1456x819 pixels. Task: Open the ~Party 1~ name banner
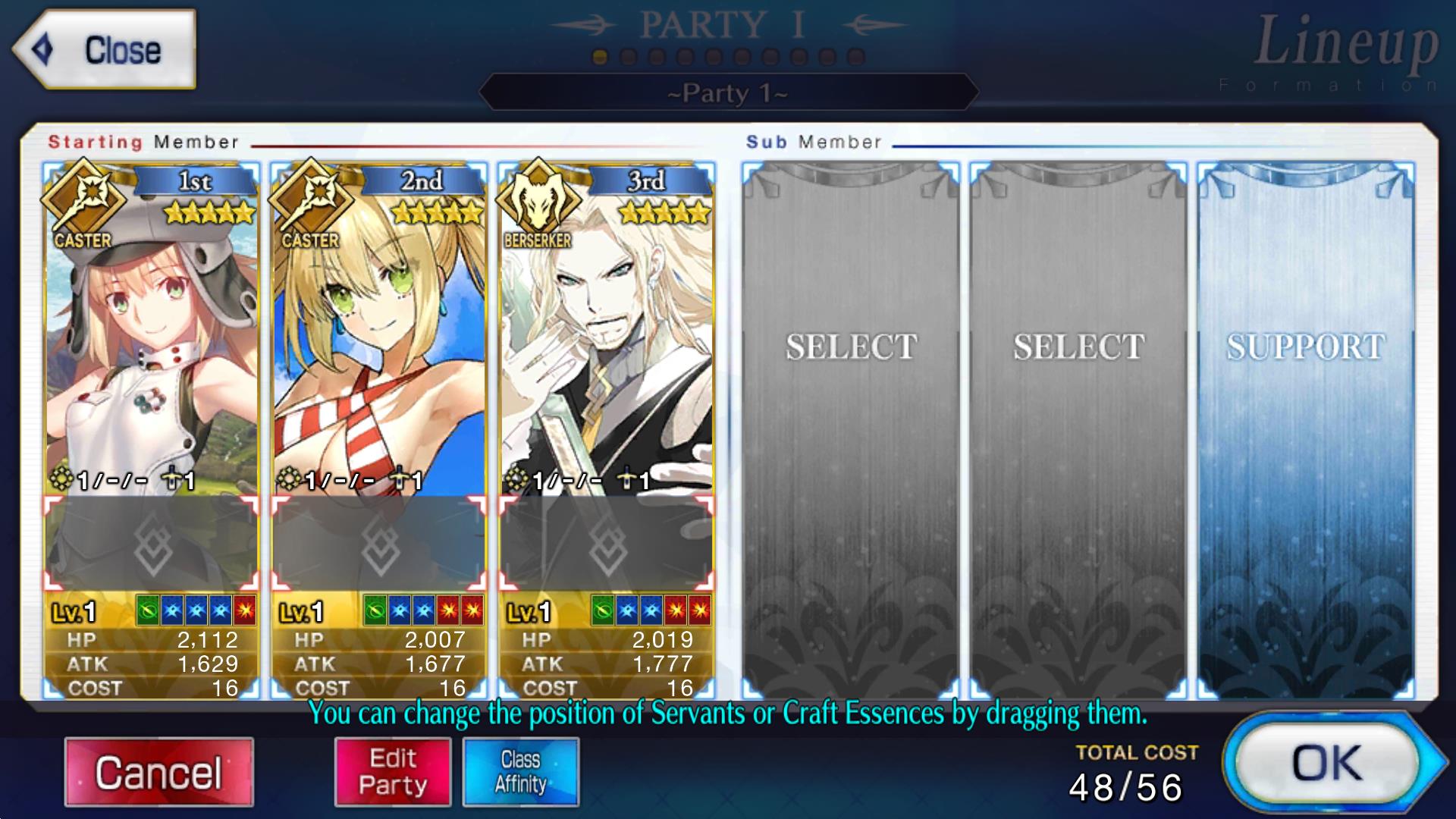[x=726, y=93]
